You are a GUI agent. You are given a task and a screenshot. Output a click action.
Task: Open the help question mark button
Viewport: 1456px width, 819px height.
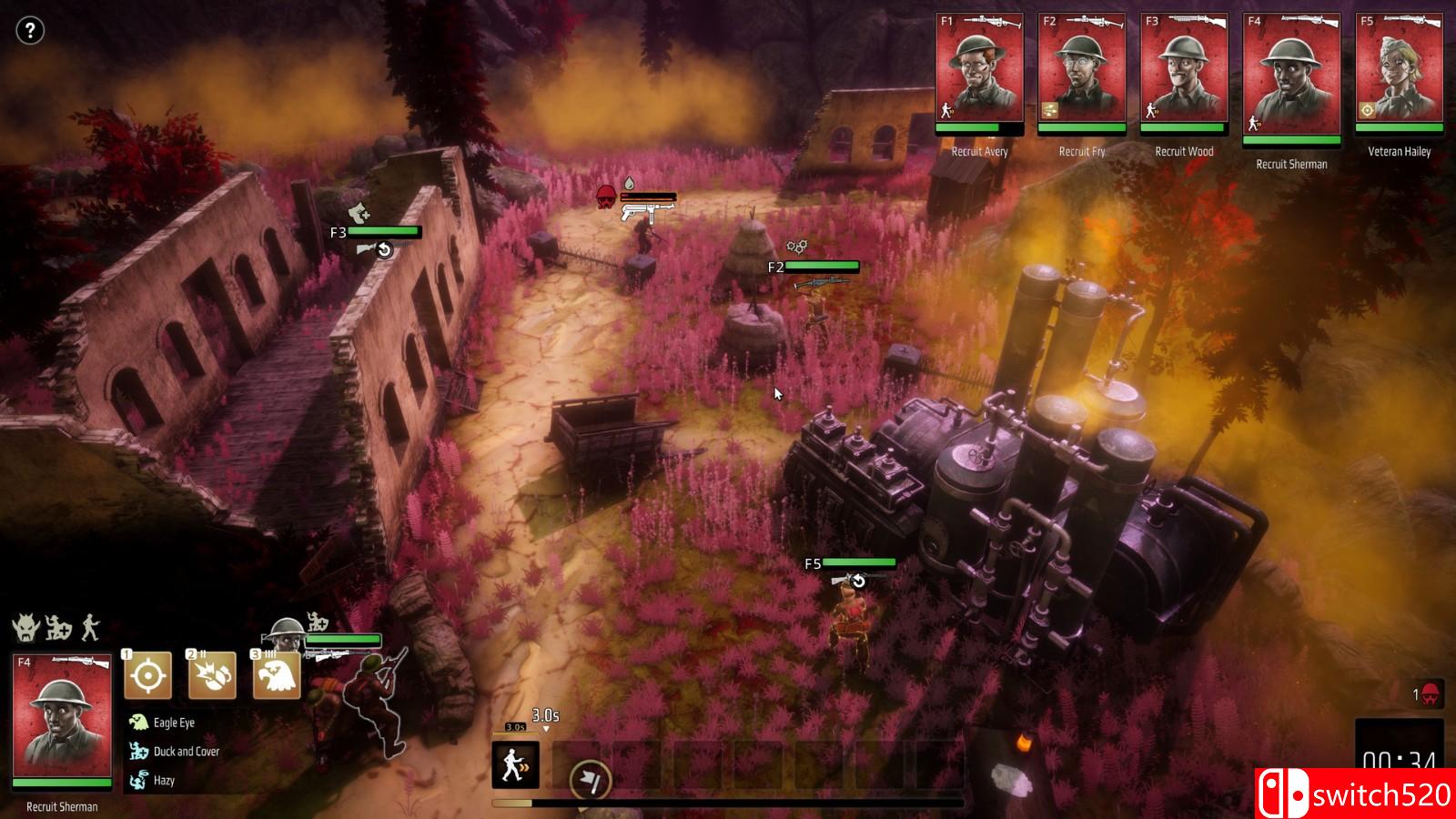pyautogui.click(x=30, y=31)
